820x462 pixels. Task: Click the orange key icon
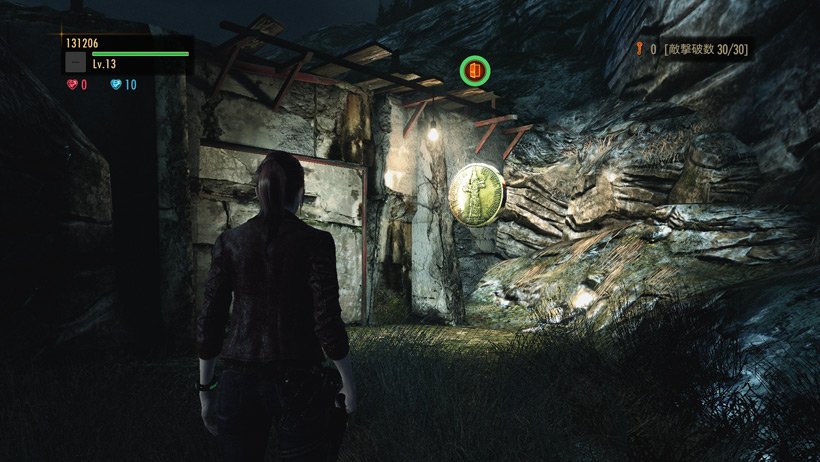click(636, 48)
